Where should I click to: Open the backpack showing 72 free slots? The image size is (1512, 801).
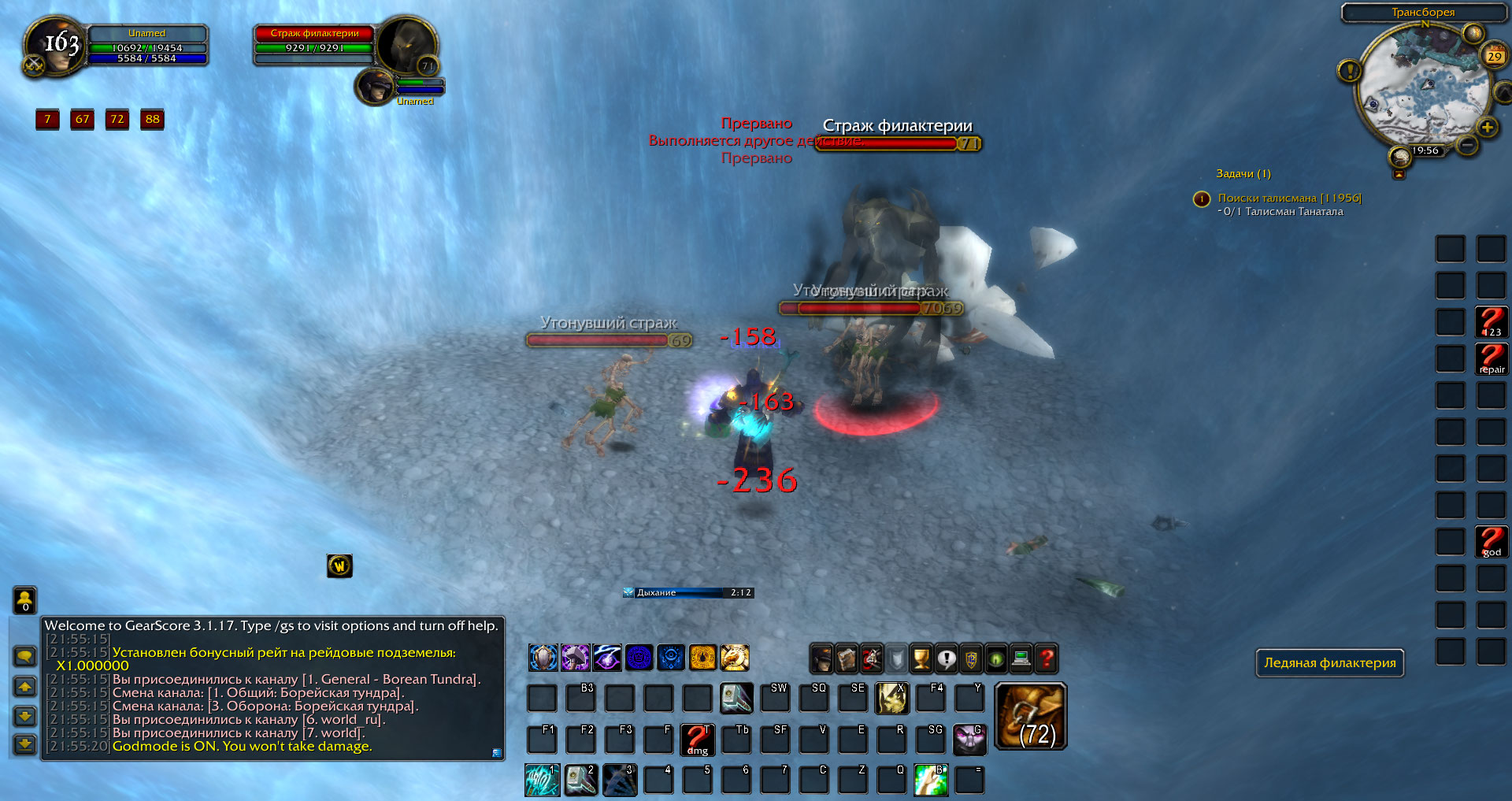(x=1031, y=716)
